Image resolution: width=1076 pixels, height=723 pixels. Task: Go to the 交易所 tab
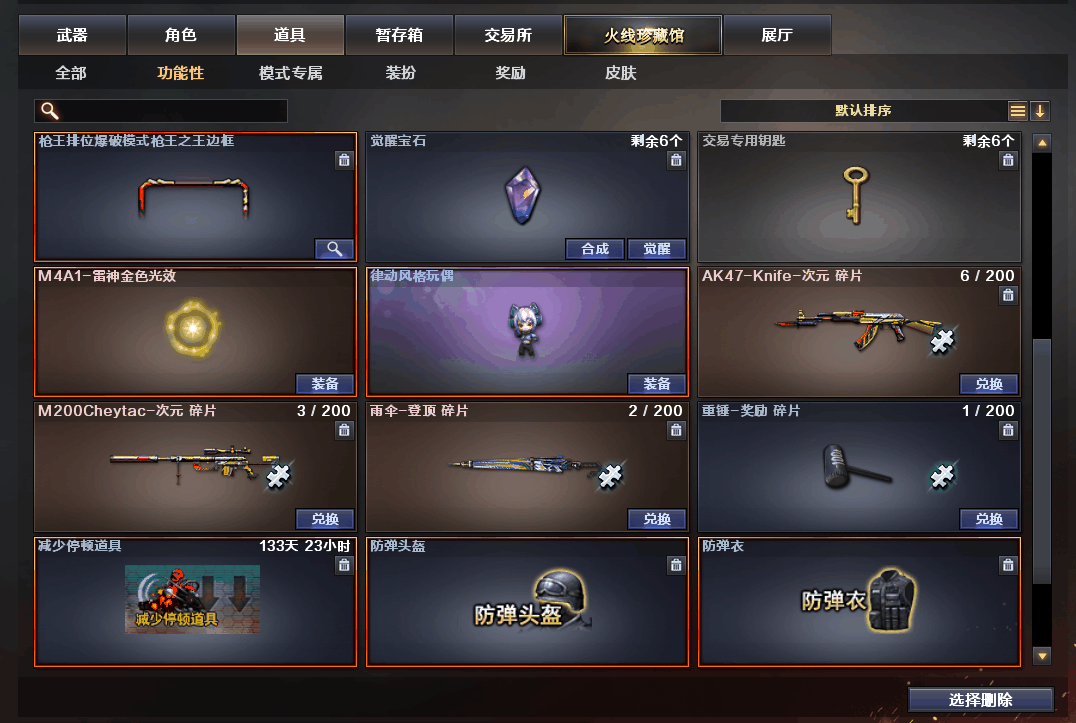tap(508, 35)
